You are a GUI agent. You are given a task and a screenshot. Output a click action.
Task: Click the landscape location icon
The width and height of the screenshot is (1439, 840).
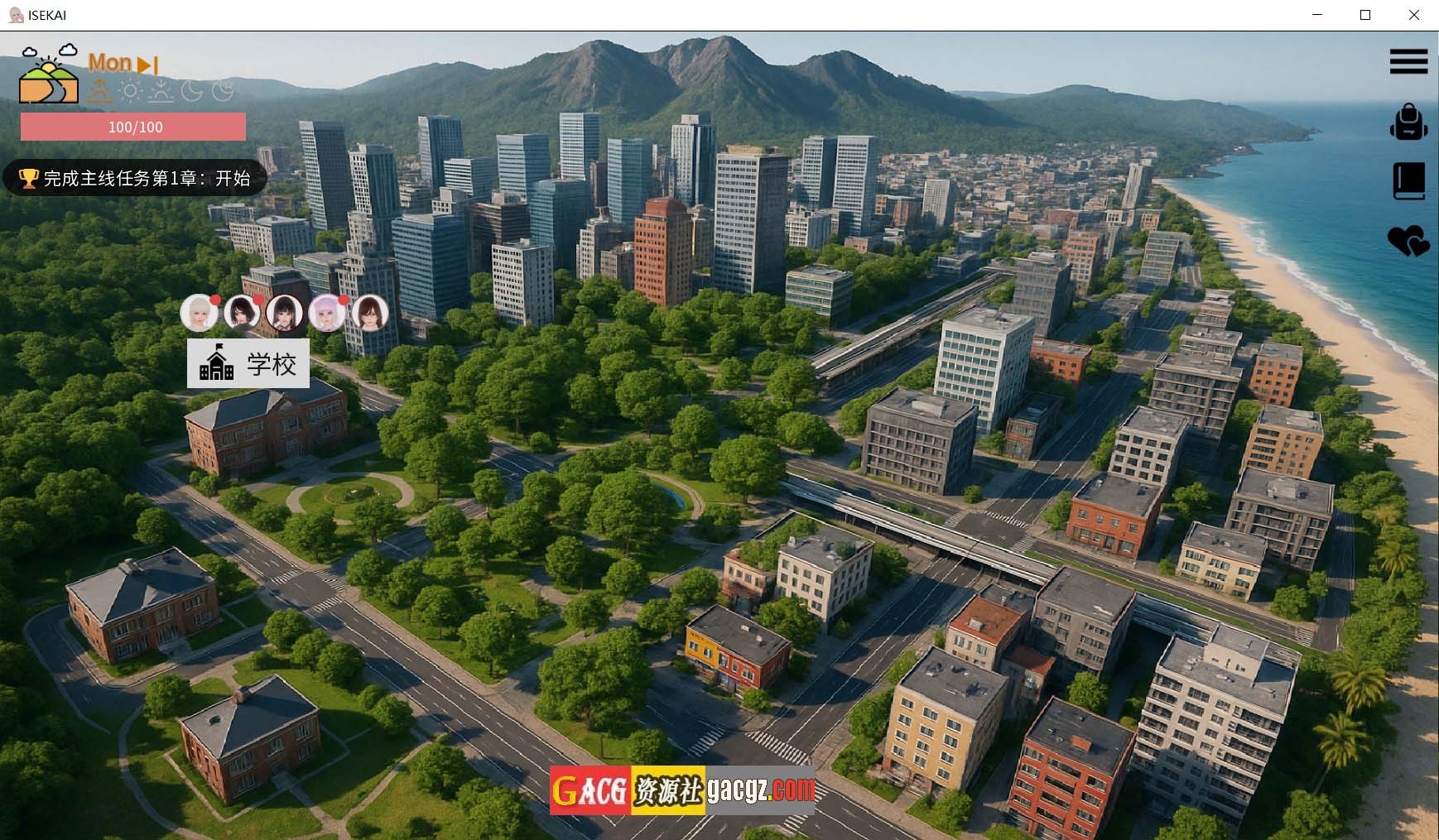click(x=49, y=76)
